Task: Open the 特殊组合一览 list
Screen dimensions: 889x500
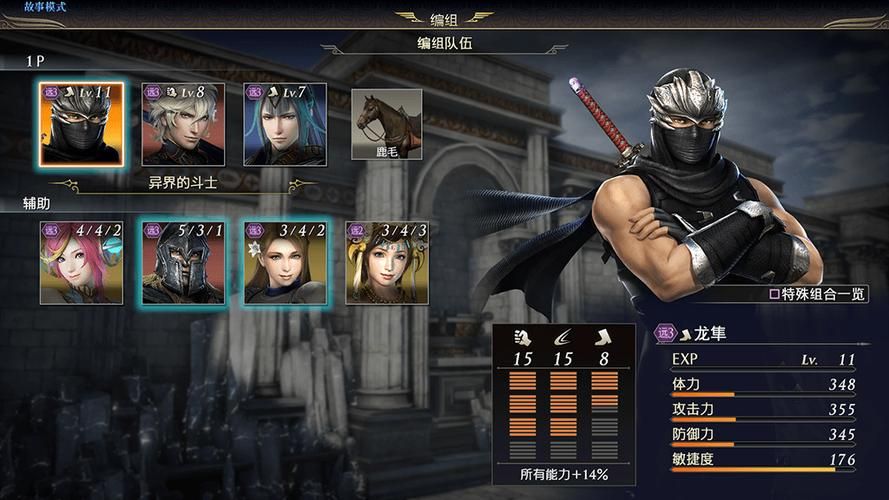Action: click(817, 295)
